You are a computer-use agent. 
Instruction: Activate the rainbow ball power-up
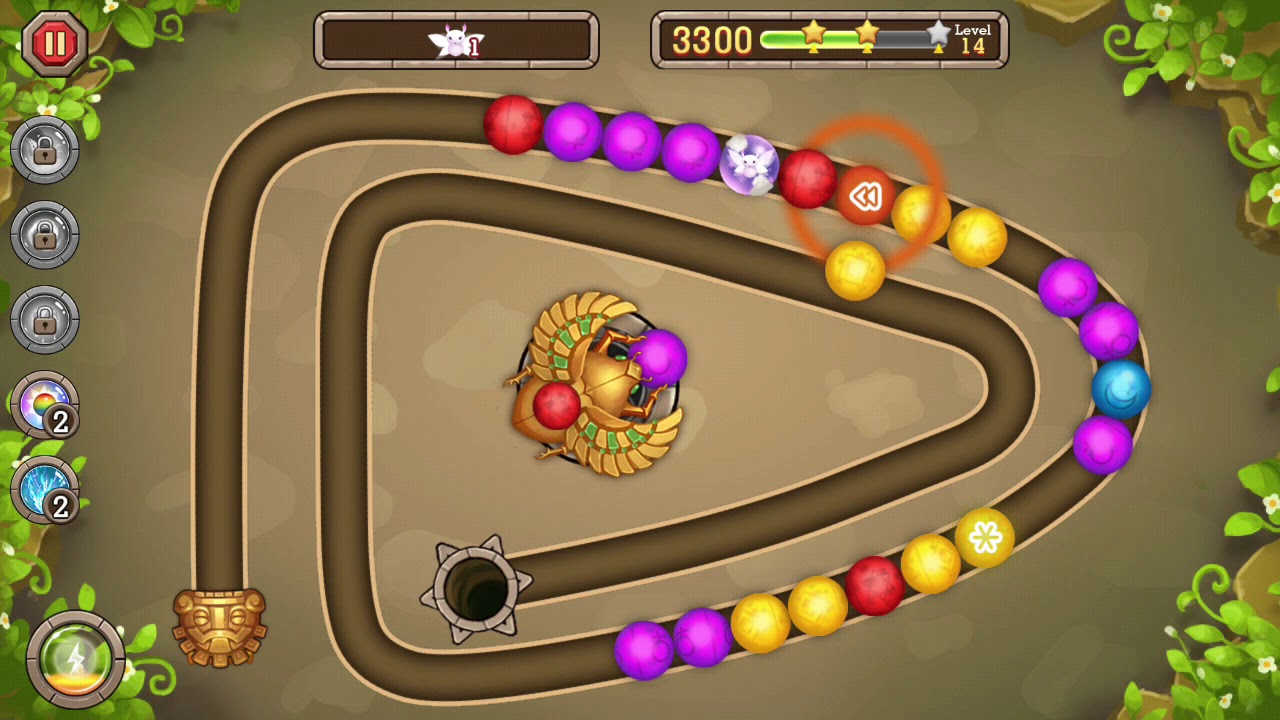pyautogui.click(x=44, y=405)
